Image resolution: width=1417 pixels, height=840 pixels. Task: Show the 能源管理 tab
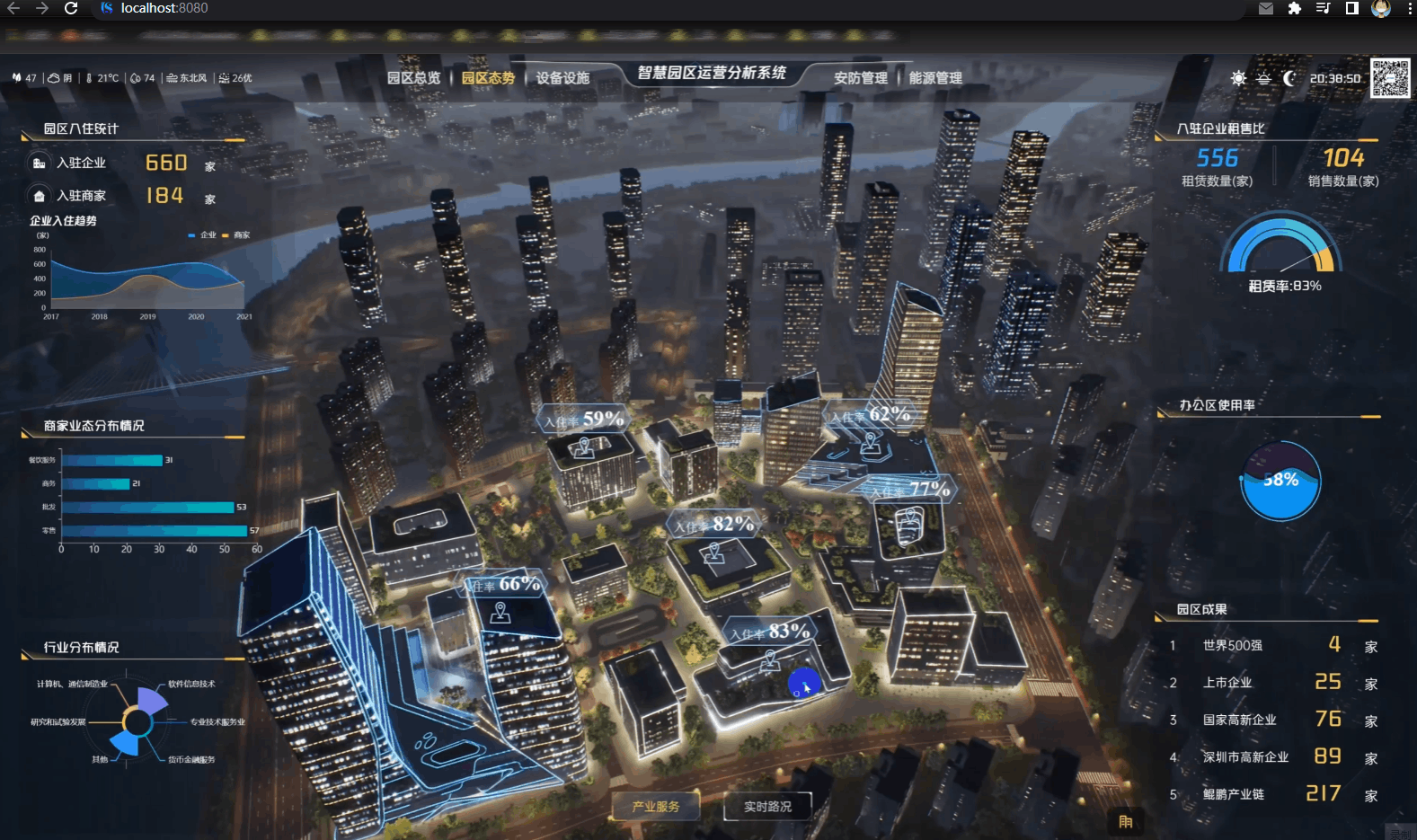(935, 78)
